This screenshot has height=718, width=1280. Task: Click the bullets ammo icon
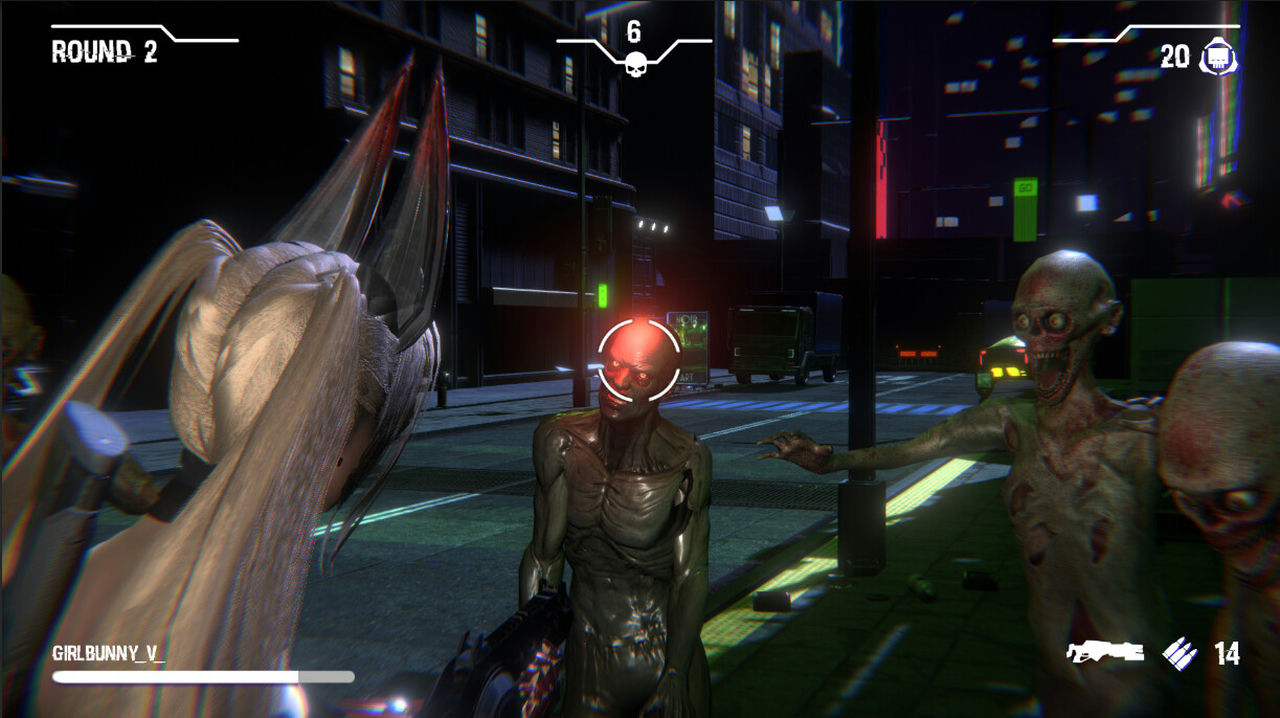tap(1180, 654)
